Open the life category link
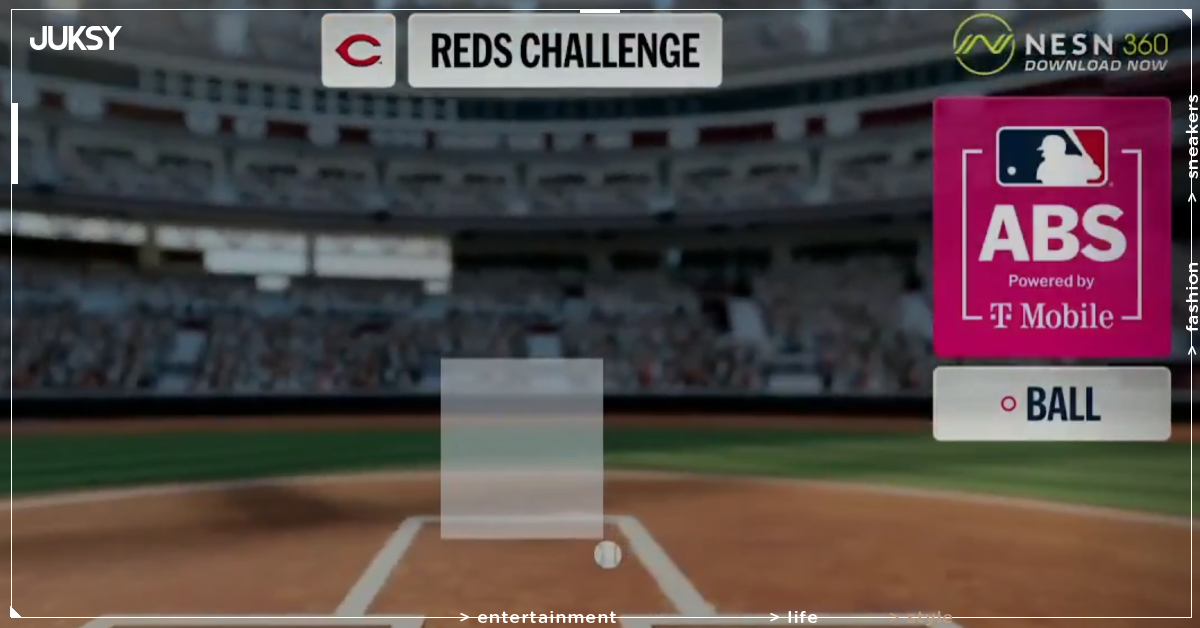This screenshot has width=1200, height=628. coord(794,617)
